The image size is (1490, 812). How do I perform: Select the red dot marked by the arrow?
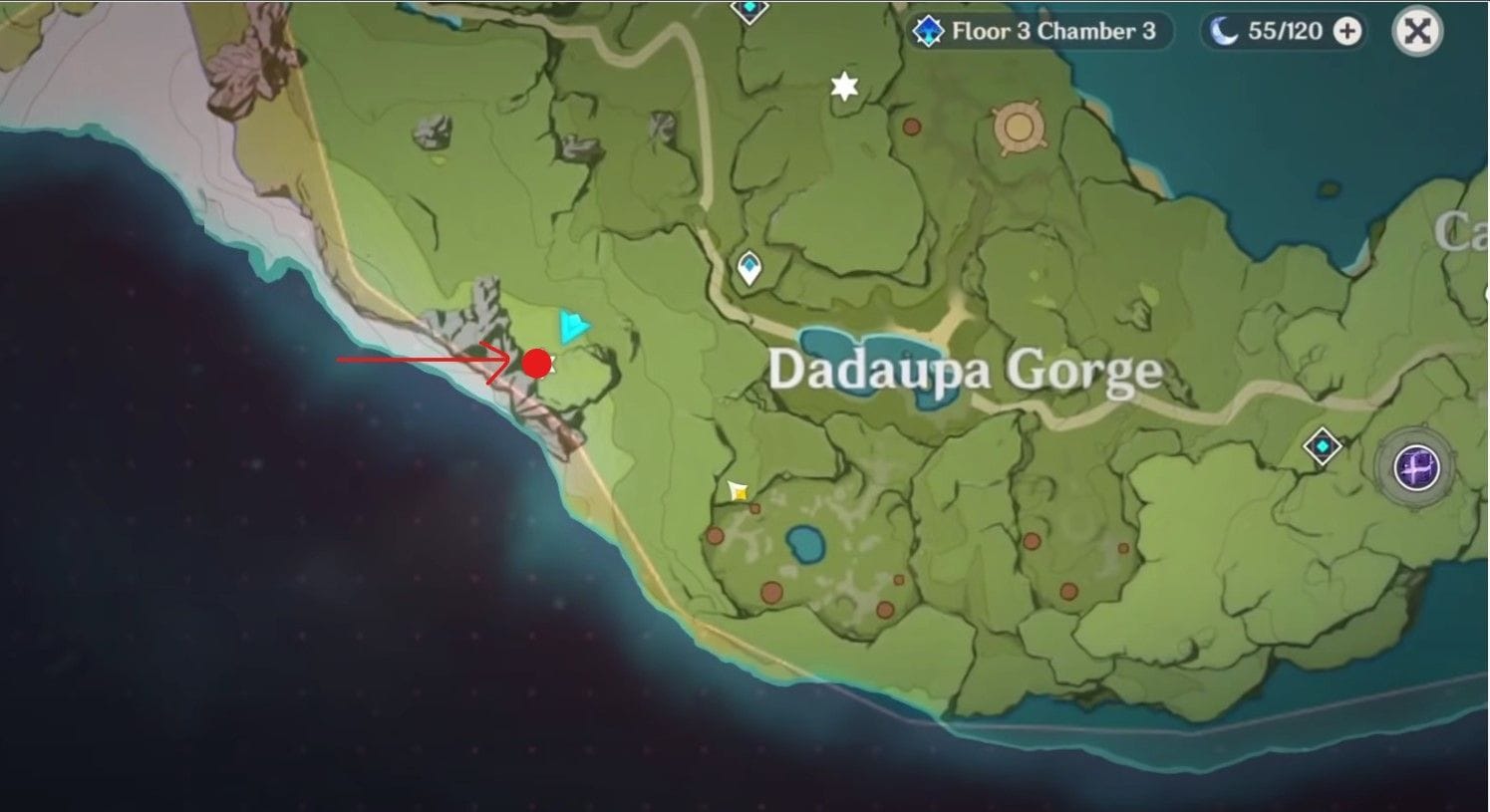click(538, 363)
